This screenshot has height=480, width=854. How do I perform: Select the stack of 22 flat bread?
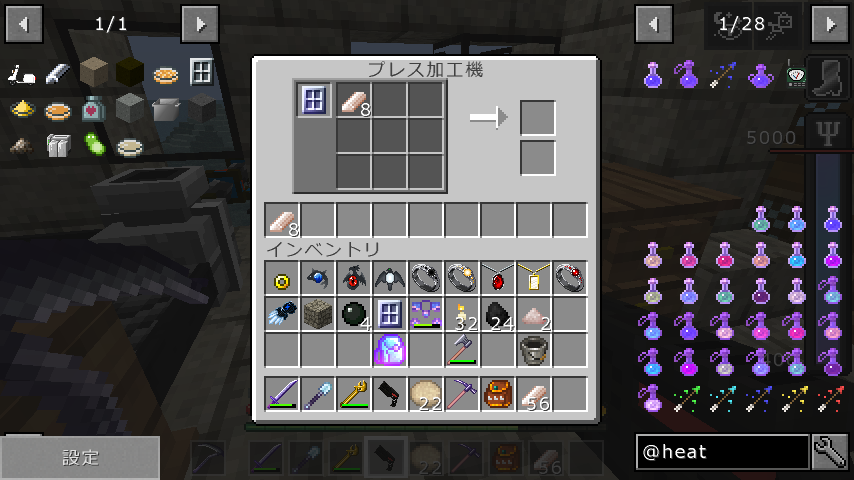(x=425, y=393)
